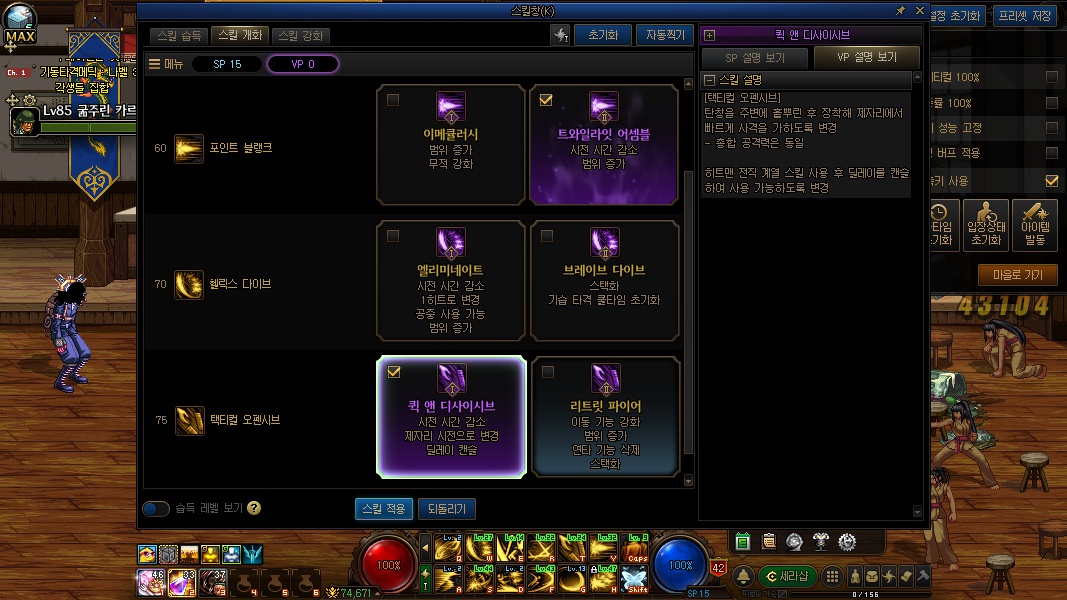Close the skill window with X
The height and width of the screenshot is (600, 1067).
[918, 10]
